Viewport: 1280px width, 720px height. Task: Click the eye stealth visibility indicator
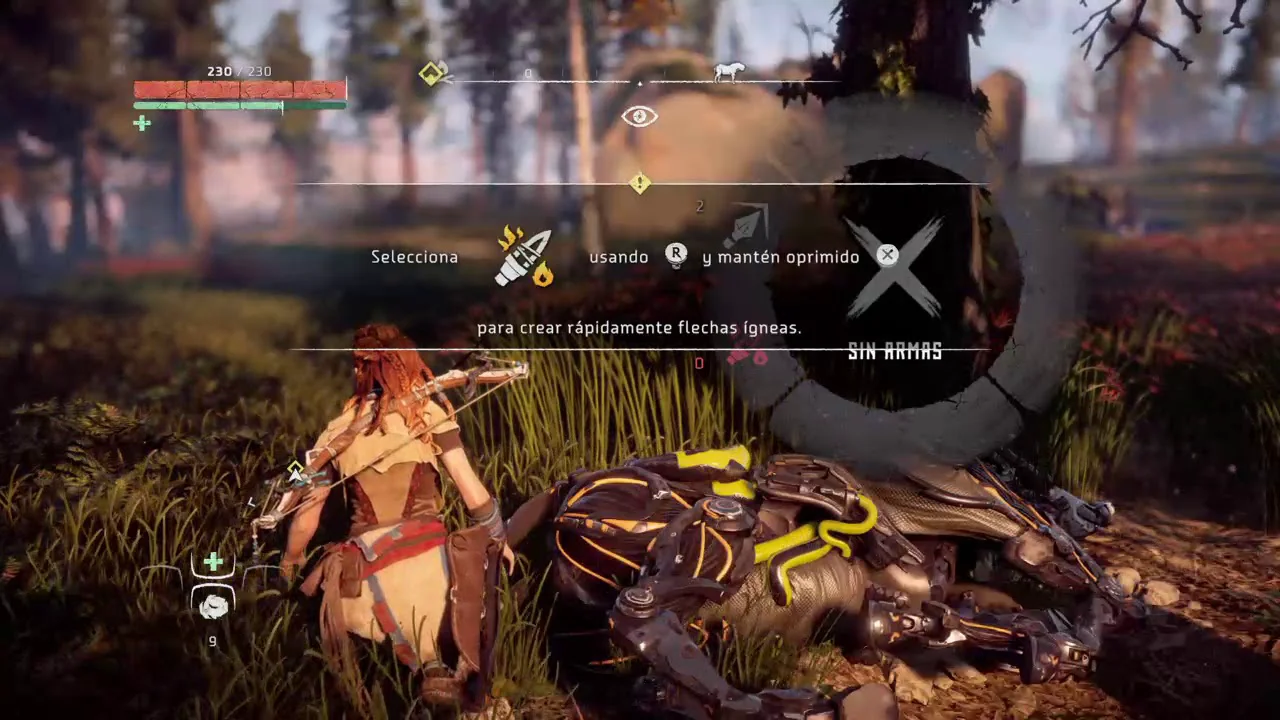pos(639,117)
